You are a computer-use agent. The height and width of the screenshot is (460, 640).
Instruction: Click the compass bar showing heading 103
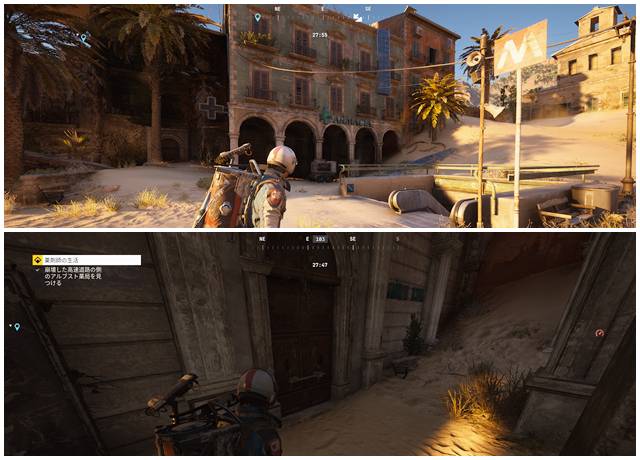pyautogui.click(x=320, y=240)
